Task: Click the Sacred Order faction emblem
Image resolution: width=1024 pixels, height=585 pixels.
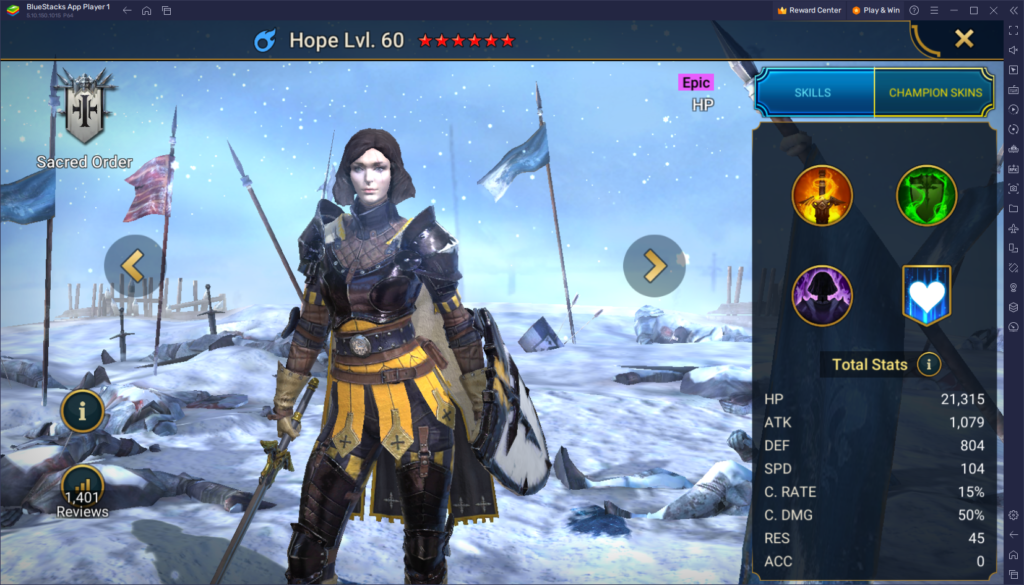Action: [x=84, y=108]
